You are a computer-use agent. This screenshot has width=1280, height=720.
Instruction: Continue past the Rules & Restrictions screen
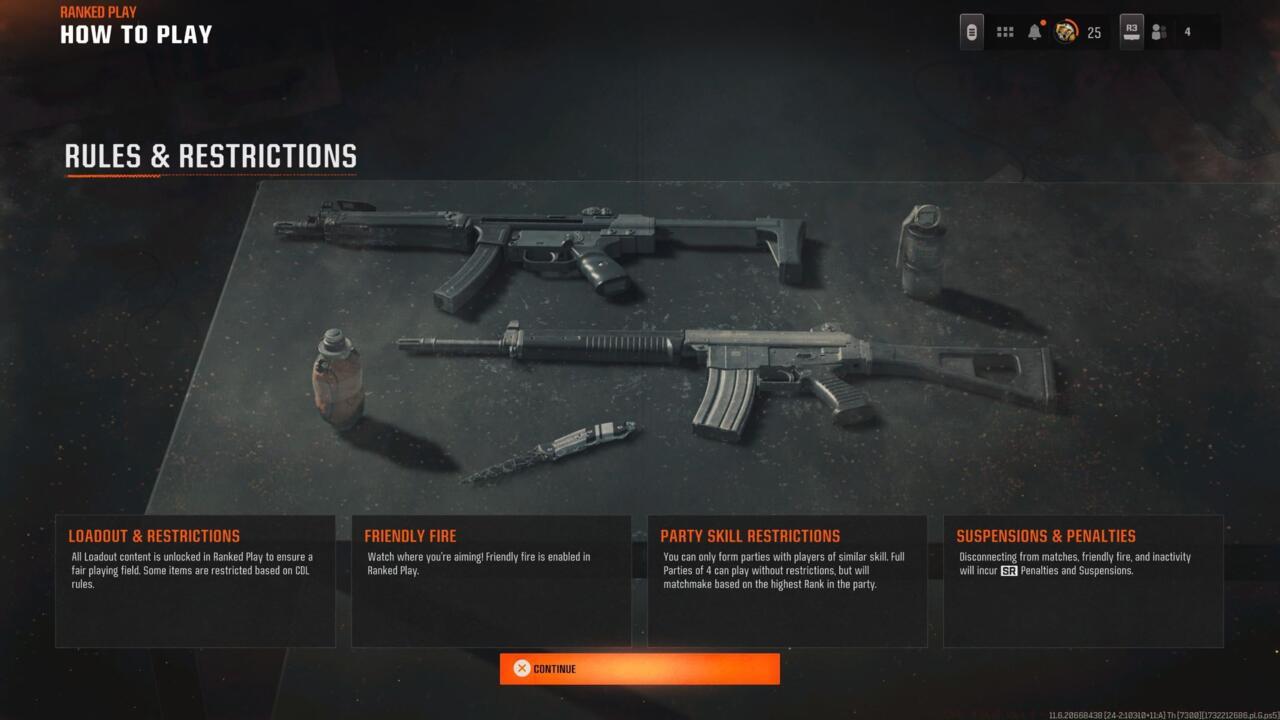coord(639,669)
